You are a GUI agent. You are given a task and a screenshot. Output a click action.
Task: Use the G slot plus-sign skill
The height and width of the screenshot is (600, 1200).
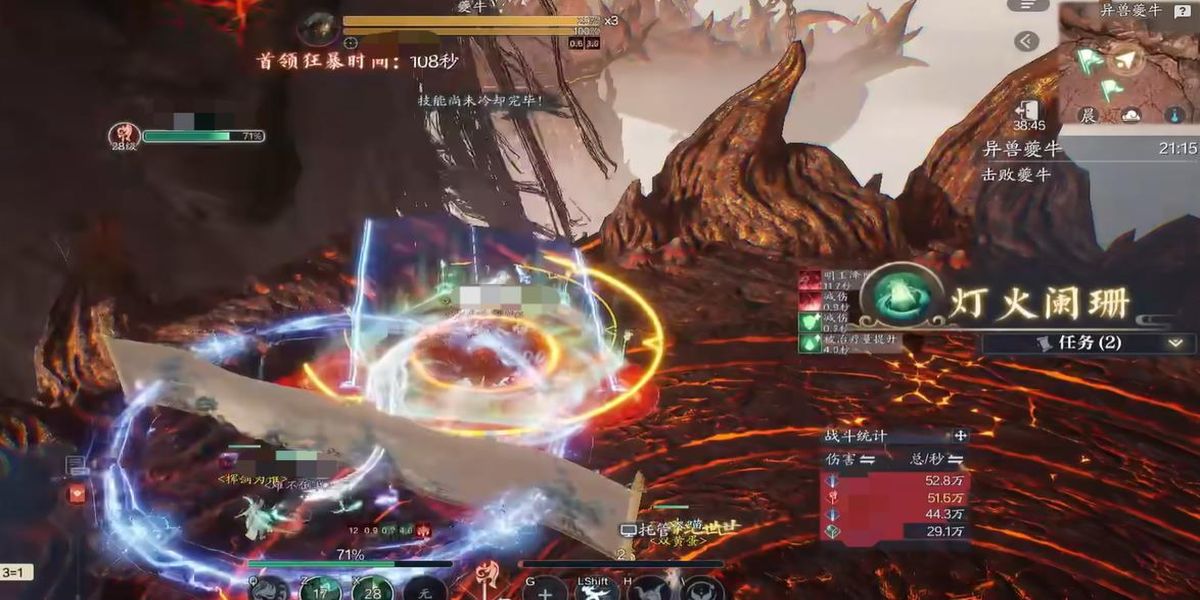click(x=544, y=590)
